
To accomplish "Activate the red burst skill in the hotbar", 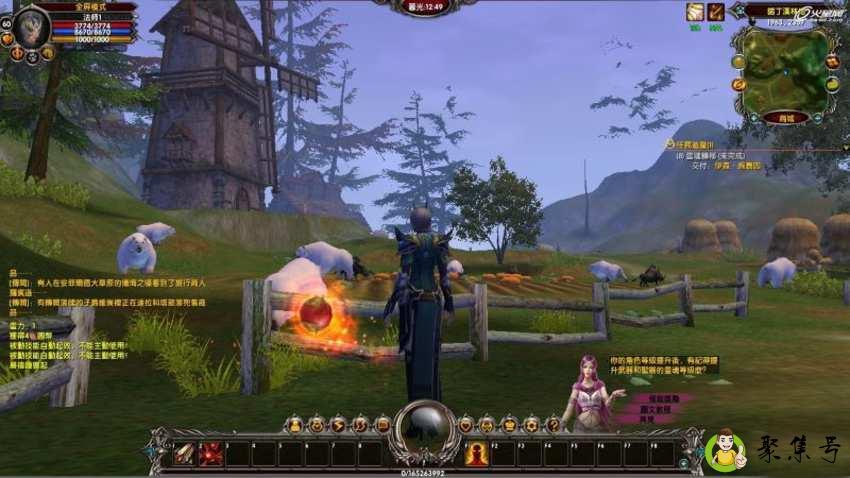I will point(211,454).
